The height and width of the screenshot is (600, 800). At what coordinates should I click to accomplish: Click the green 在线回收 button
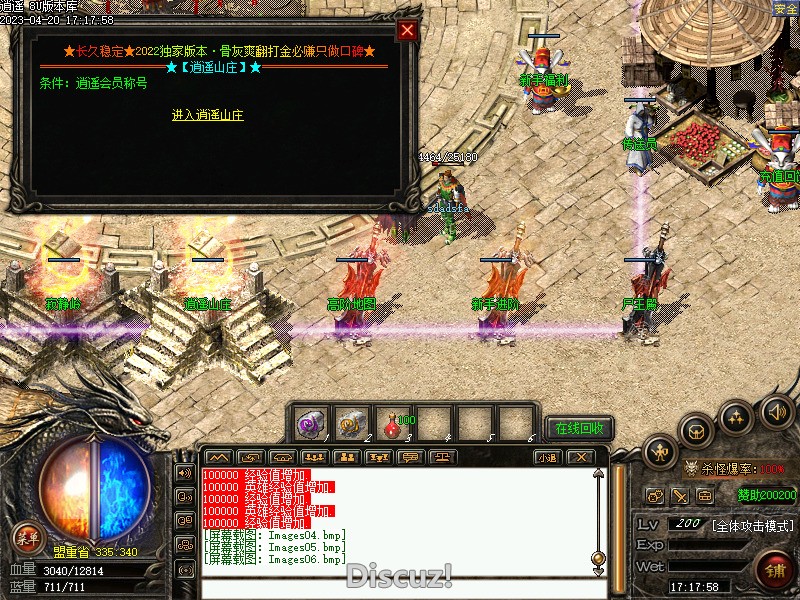click(x=579, y=428)
